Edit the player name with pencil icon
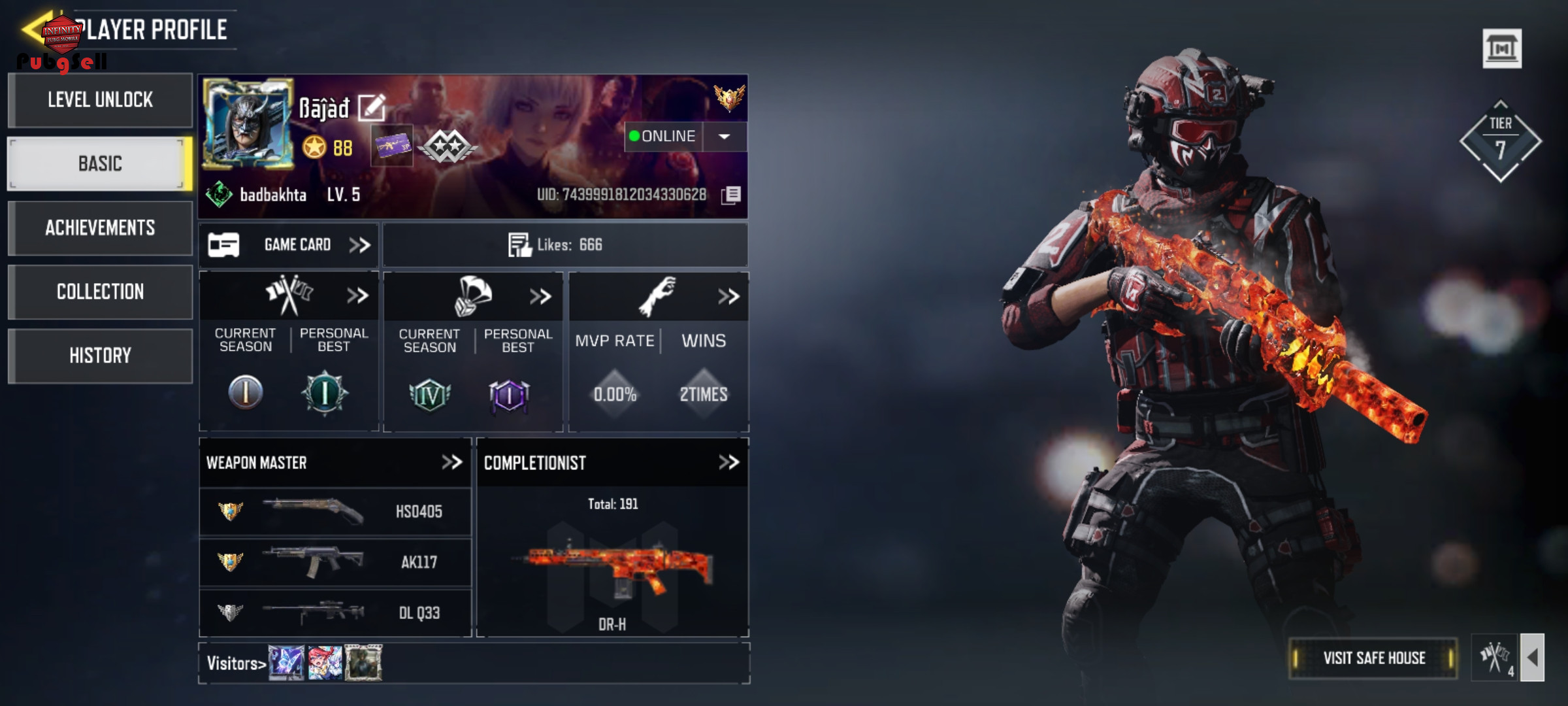The height and width of the screenshot is (706, 1568). (x=372, y=108)
